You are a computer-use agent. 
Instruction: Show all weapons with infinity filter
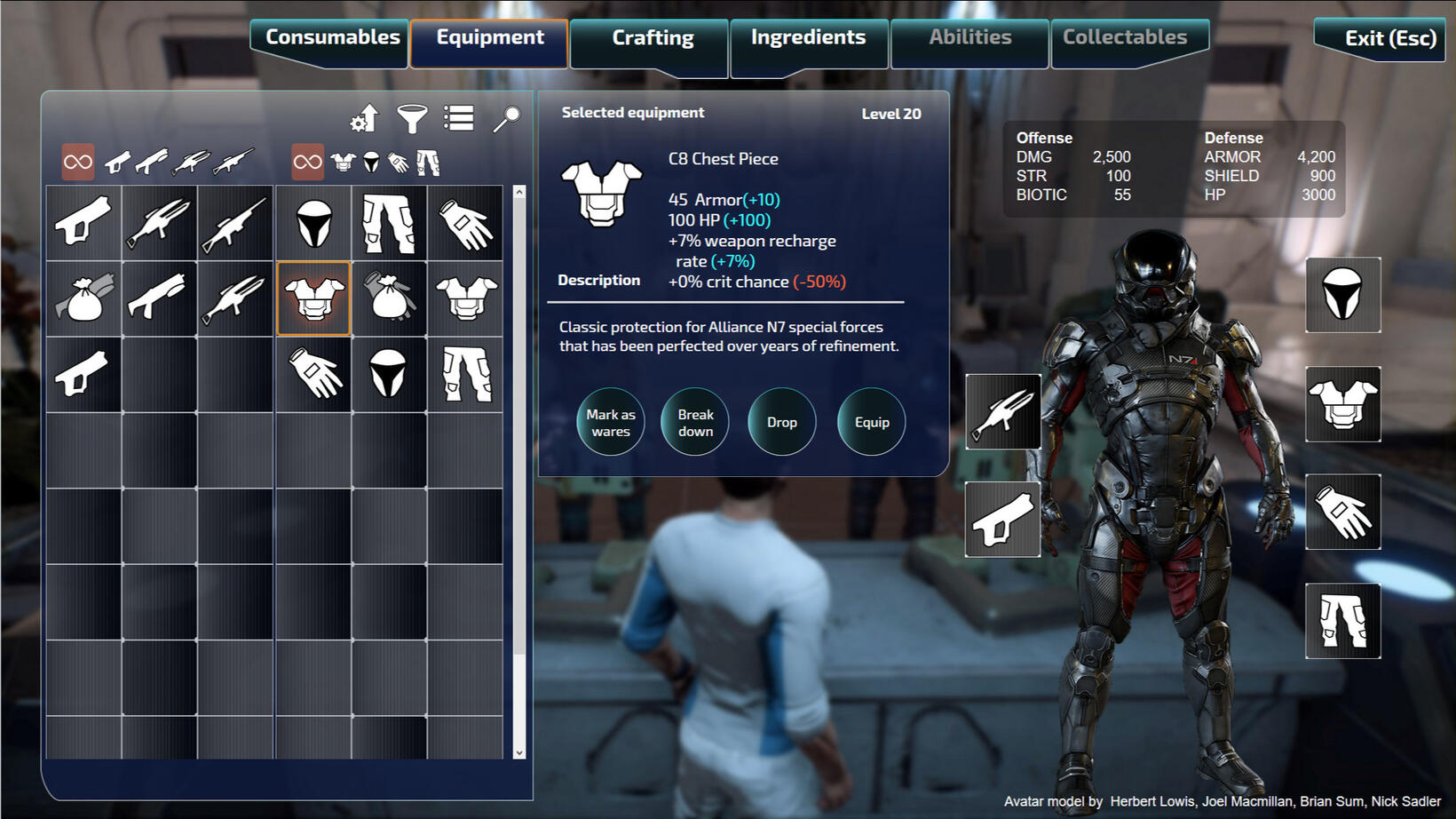[x=78, y=162]
